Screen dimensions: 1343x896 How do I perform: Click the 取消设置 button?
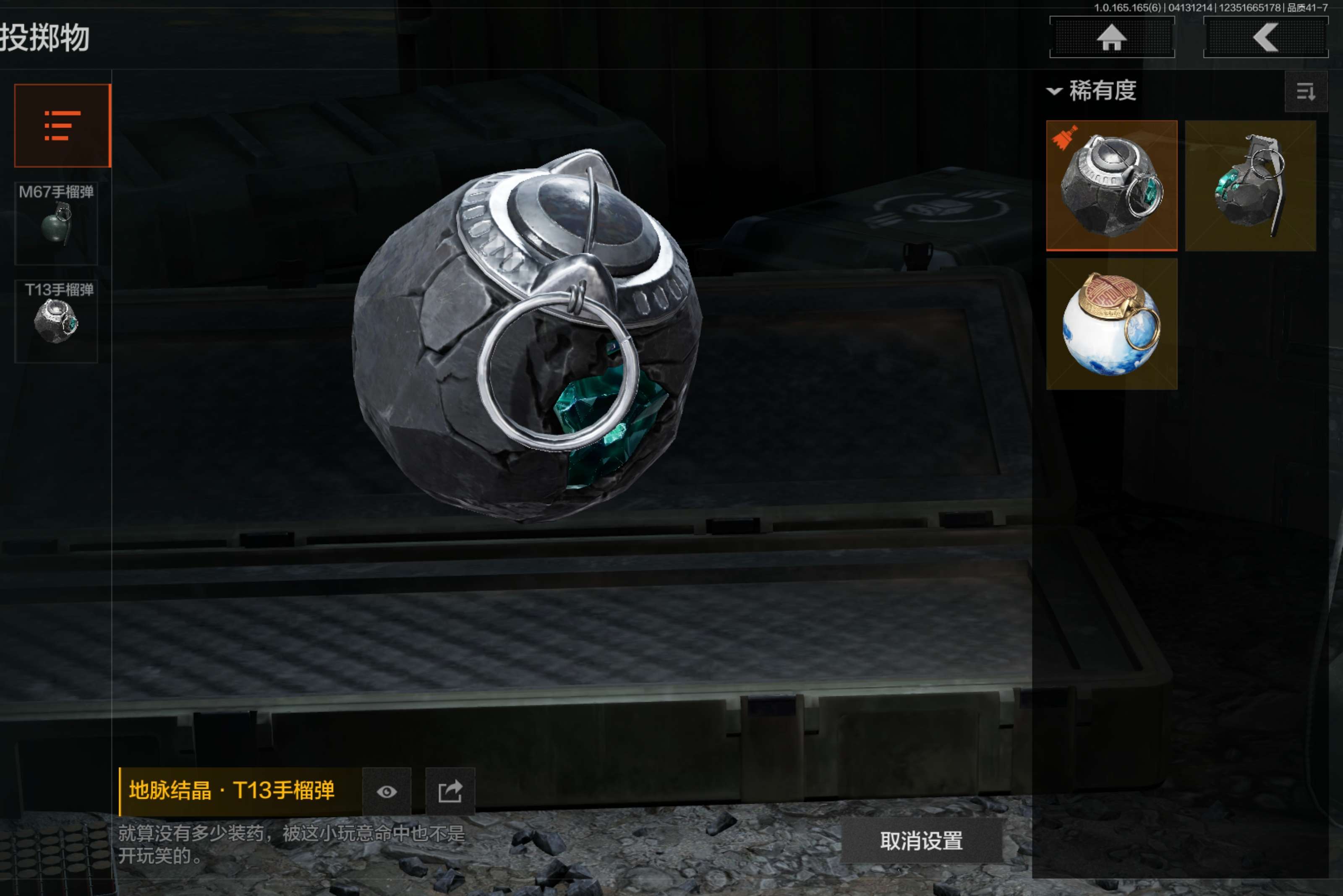click(x=921, y=841)
